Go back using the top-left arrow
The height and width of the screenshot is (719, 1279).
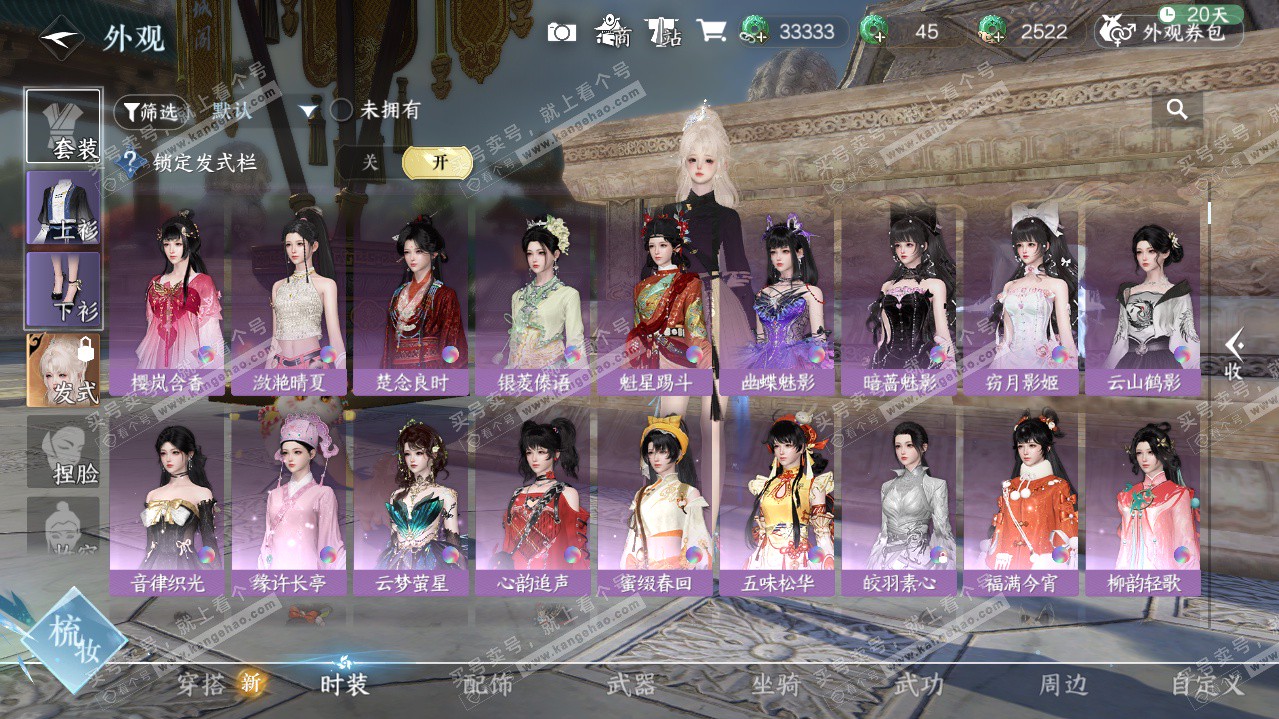click(61, 38)
